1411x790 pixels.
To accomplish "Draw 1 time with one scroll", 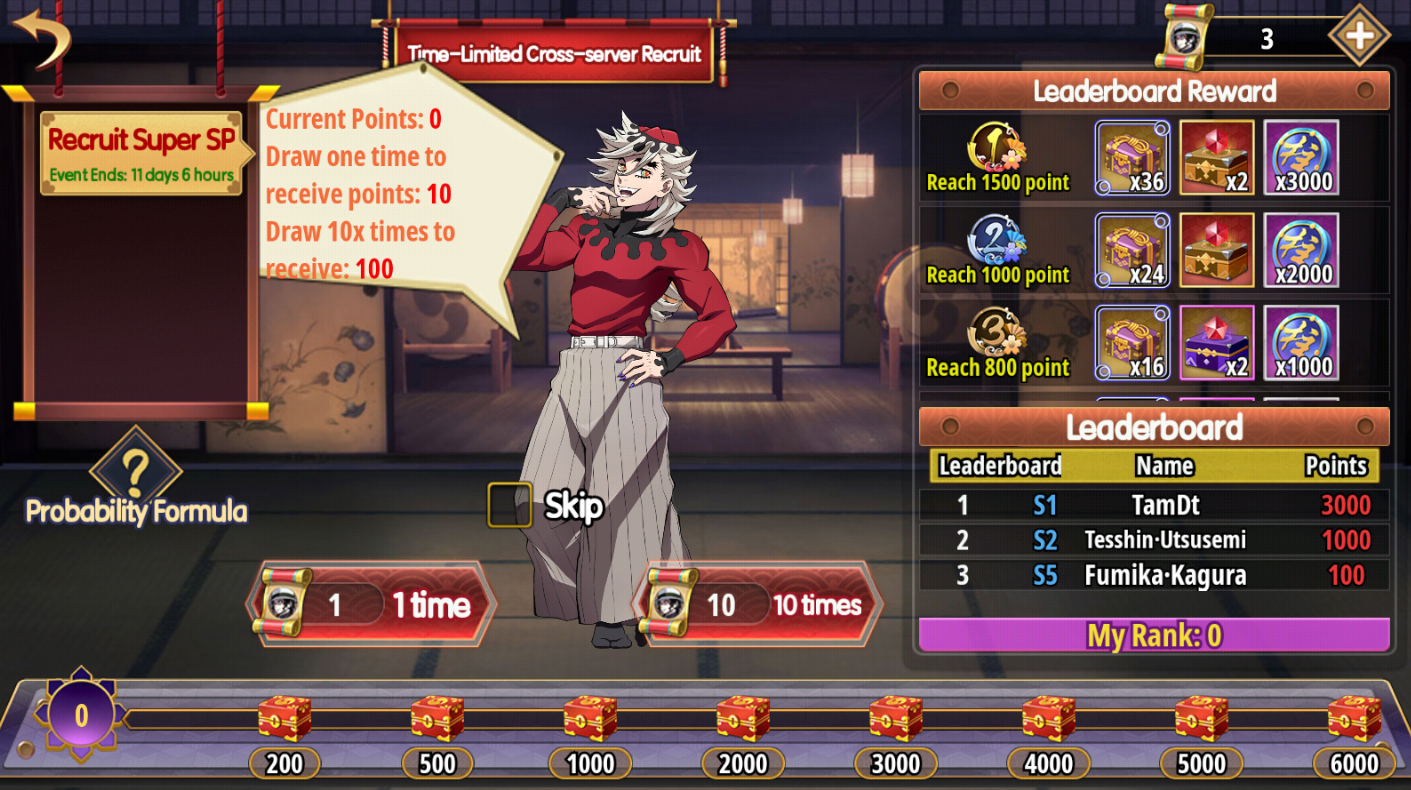I will [372, 604].
